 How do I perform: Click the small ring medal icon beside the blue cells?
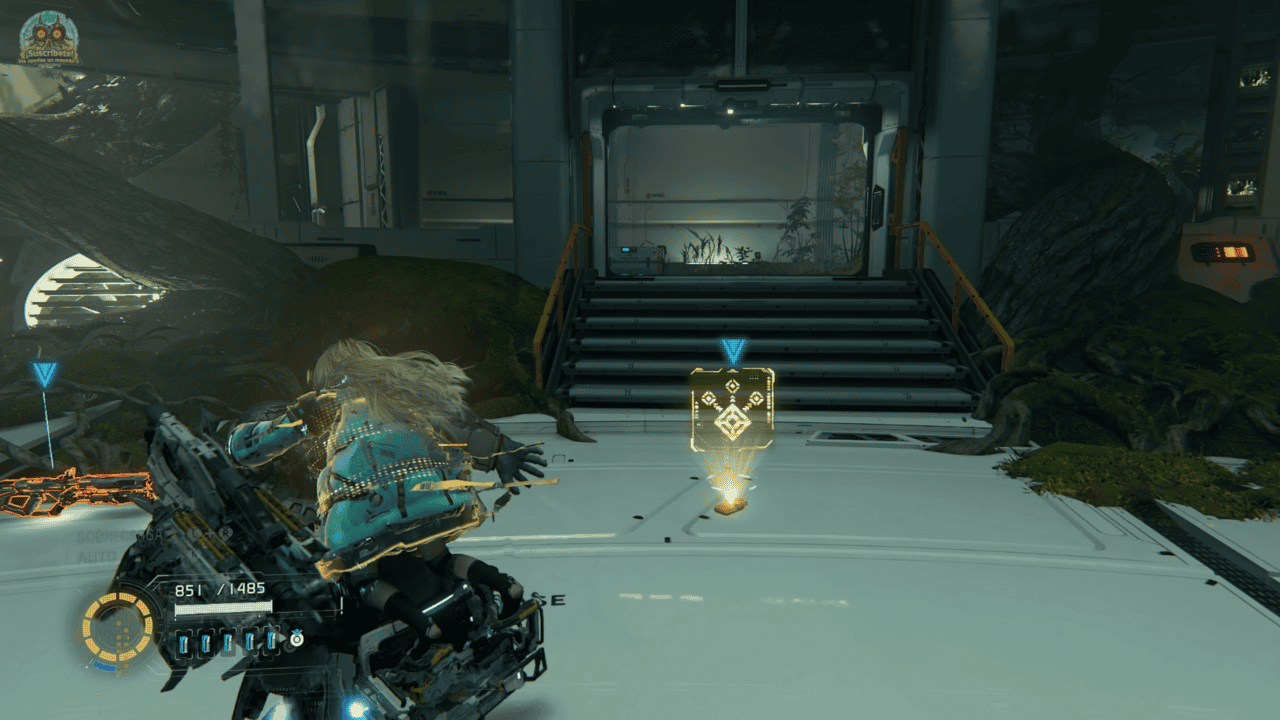[296, 639]
